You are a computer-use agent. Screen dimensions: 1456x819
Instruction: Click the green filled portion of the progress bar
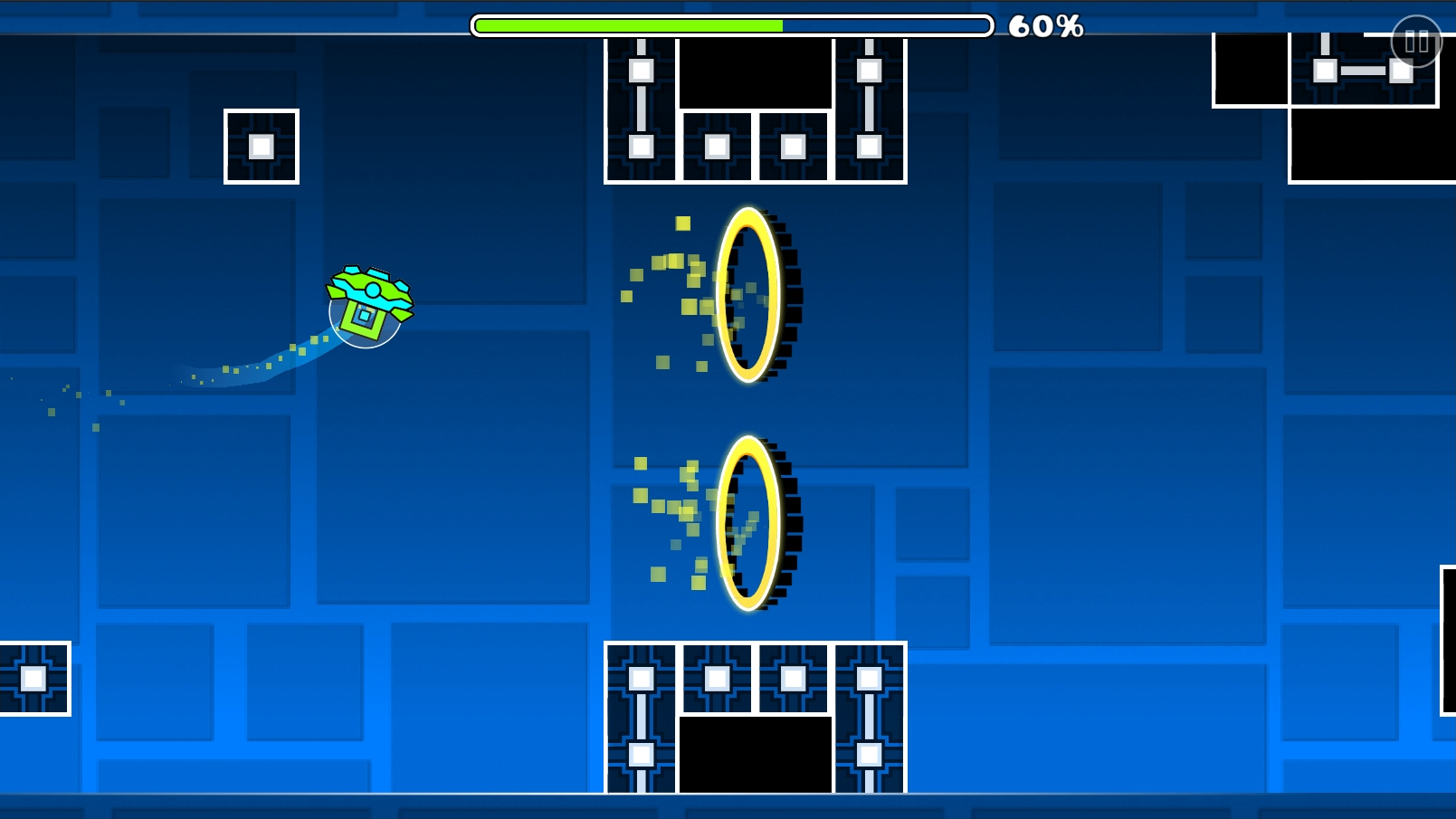[624, 25]
